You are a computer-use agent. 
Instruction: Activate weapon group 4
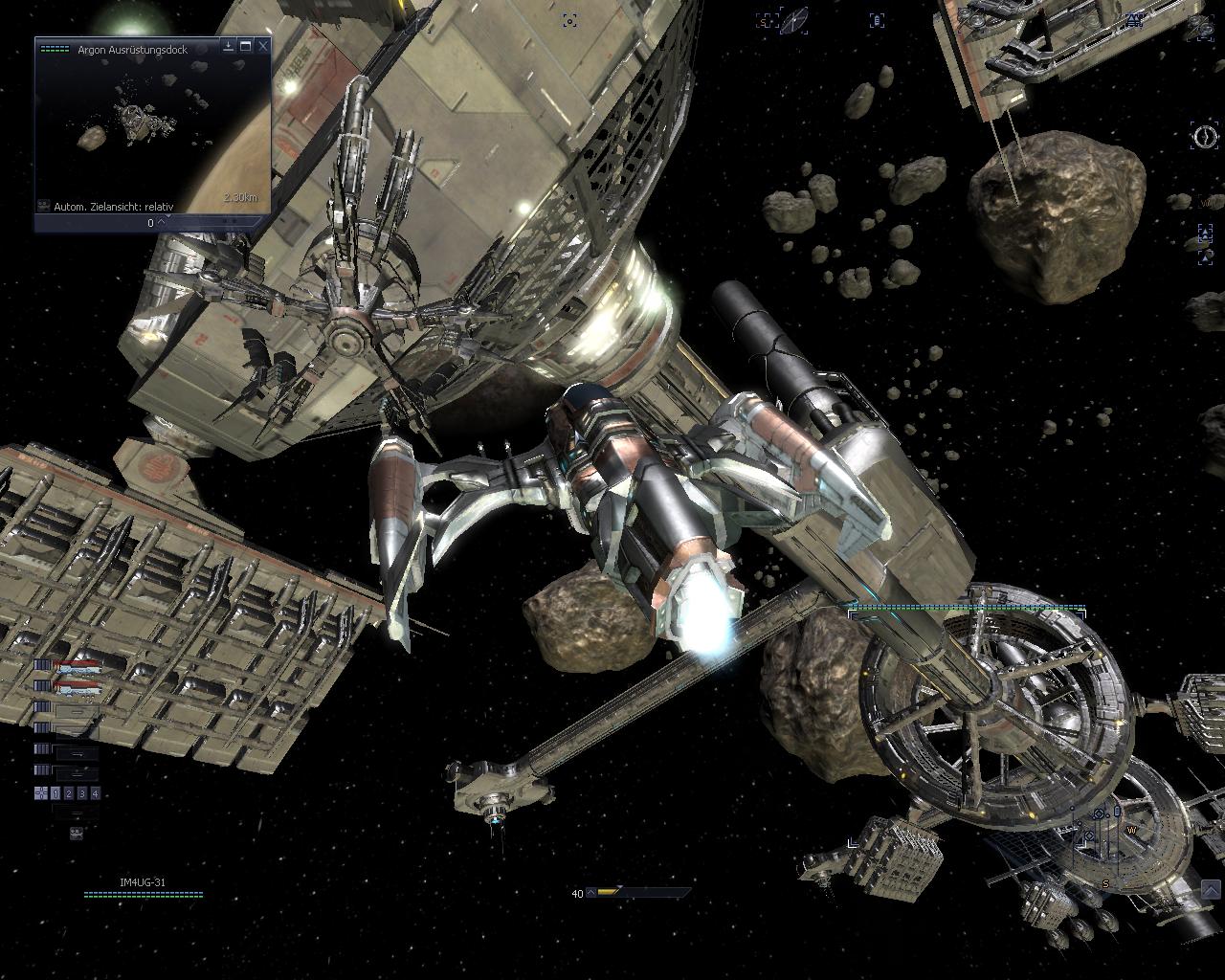(x=94, y=793)
